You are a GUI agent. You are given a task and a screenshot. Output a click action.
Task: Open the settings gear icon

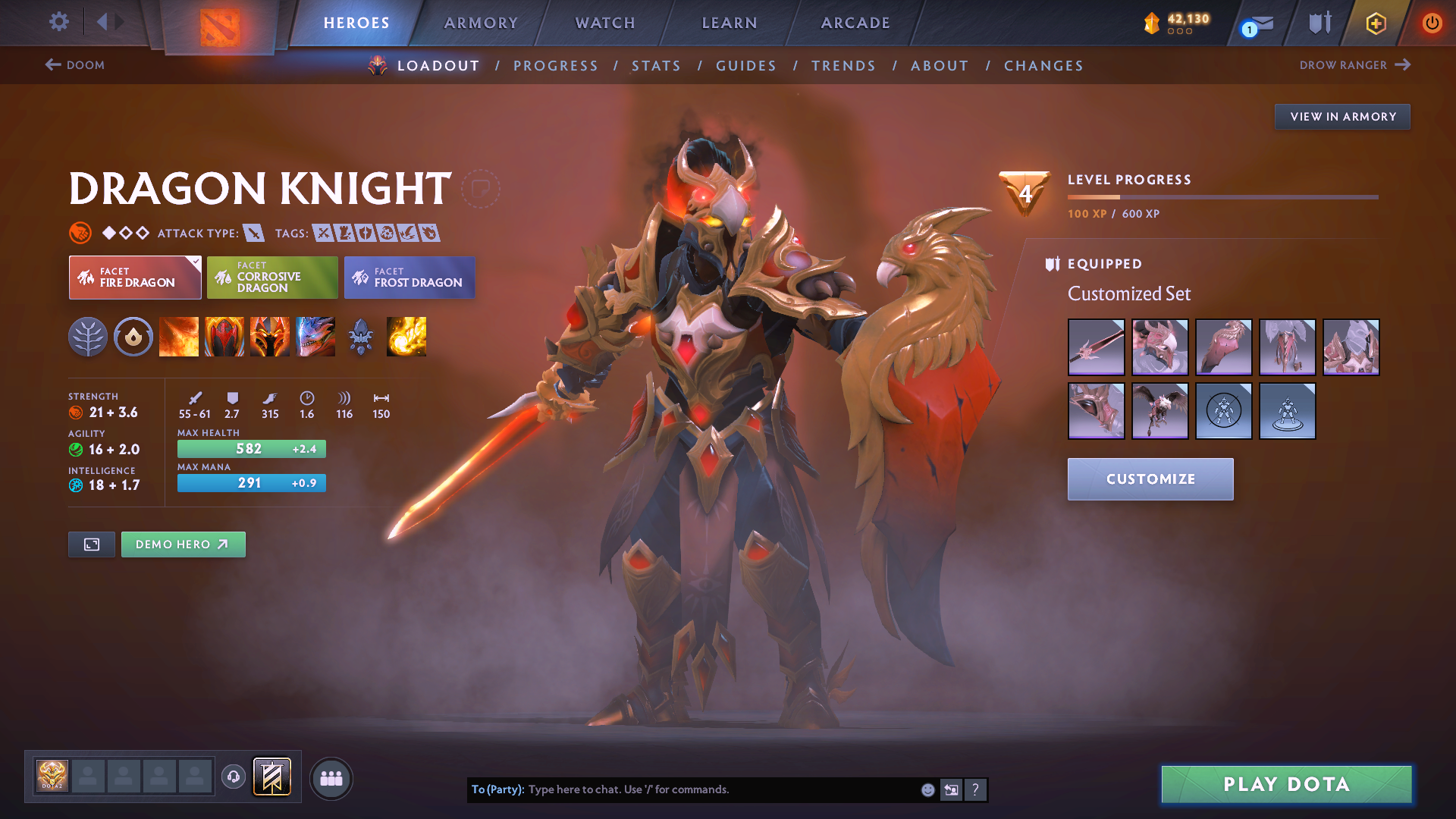coord(58,23)
